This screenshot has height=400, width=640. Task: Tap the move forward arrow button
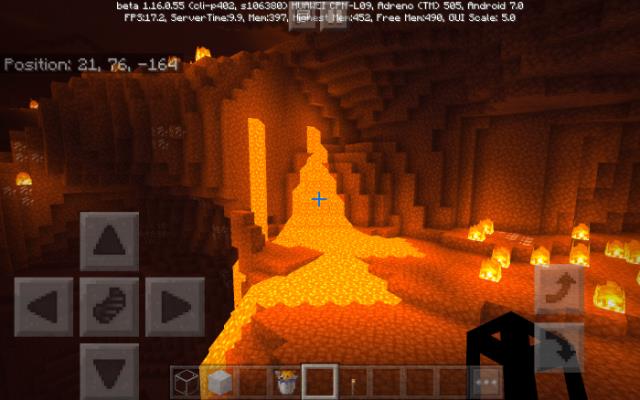(109, 242)
